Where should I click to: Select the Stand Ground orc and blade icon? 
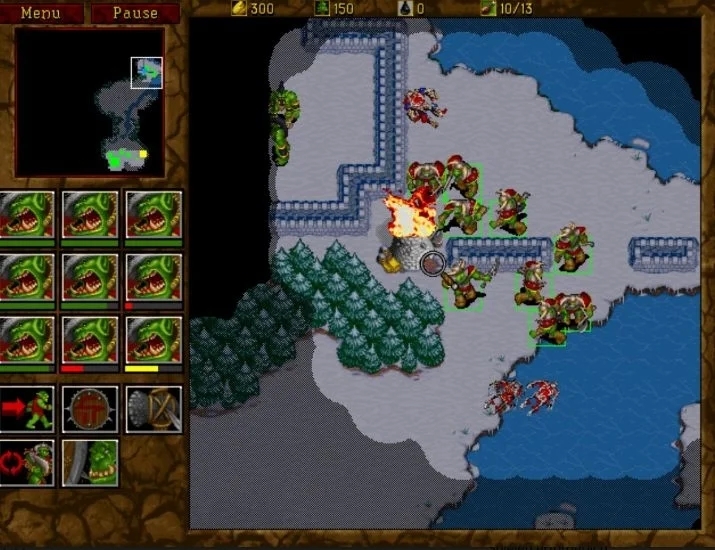click(x=91, y=462)
